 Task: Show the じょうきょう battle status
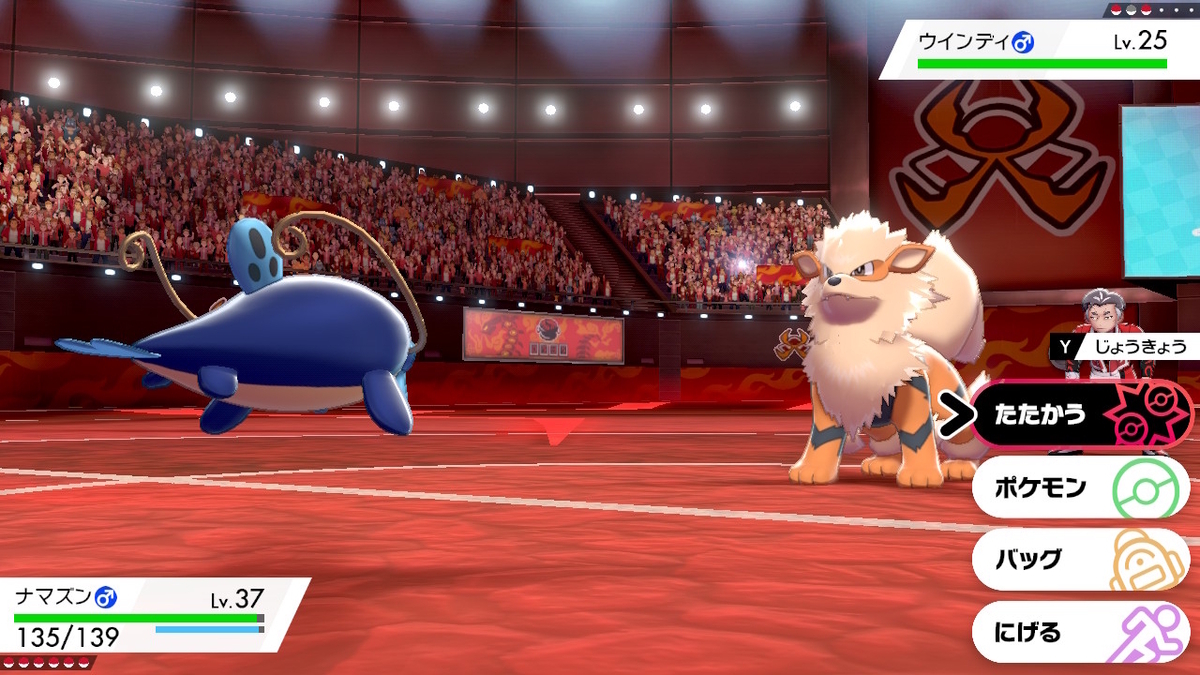coord(1122,347)
